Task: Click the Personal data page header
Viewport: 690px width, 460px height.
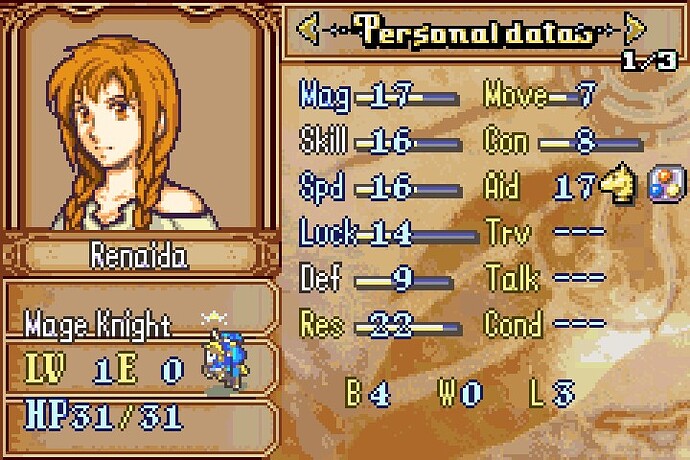Action: (x=472, y=31)
